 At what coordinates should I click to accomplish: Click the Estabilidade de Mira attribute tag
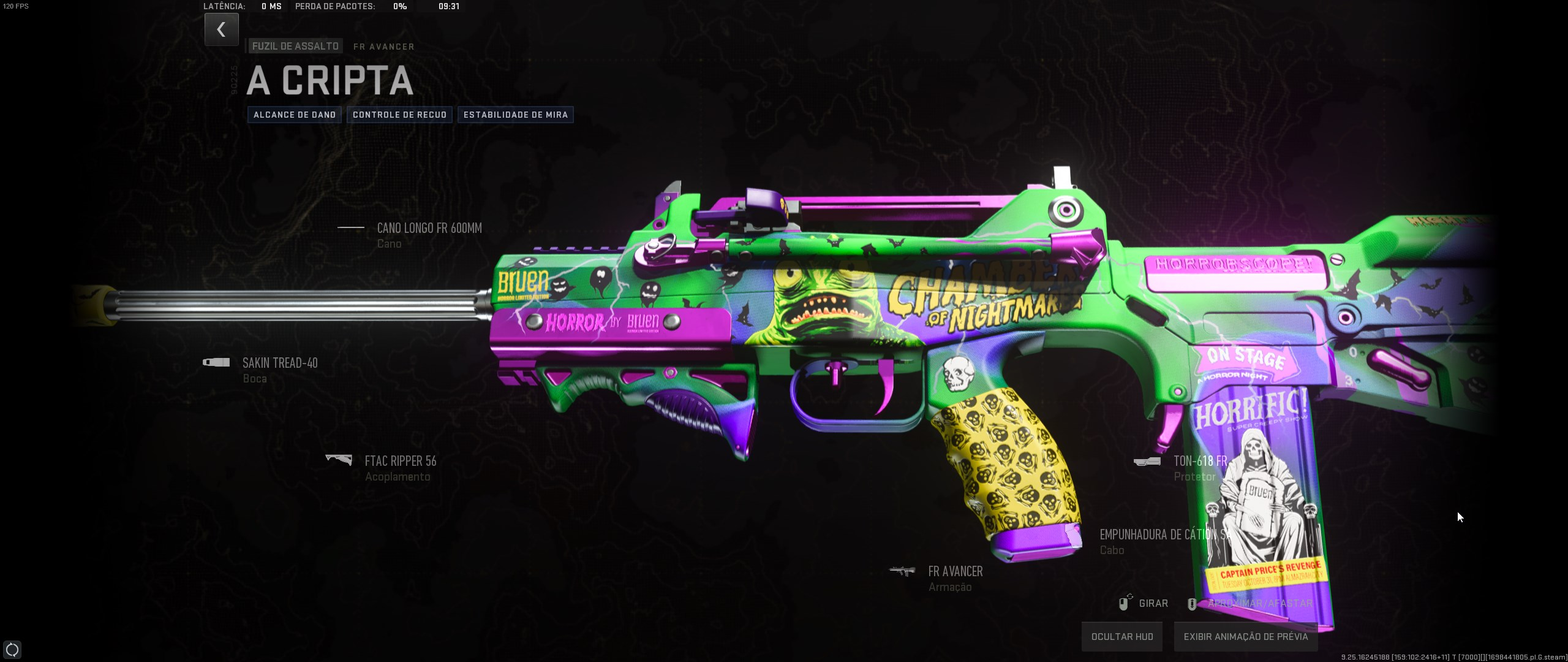click(515, 115)
